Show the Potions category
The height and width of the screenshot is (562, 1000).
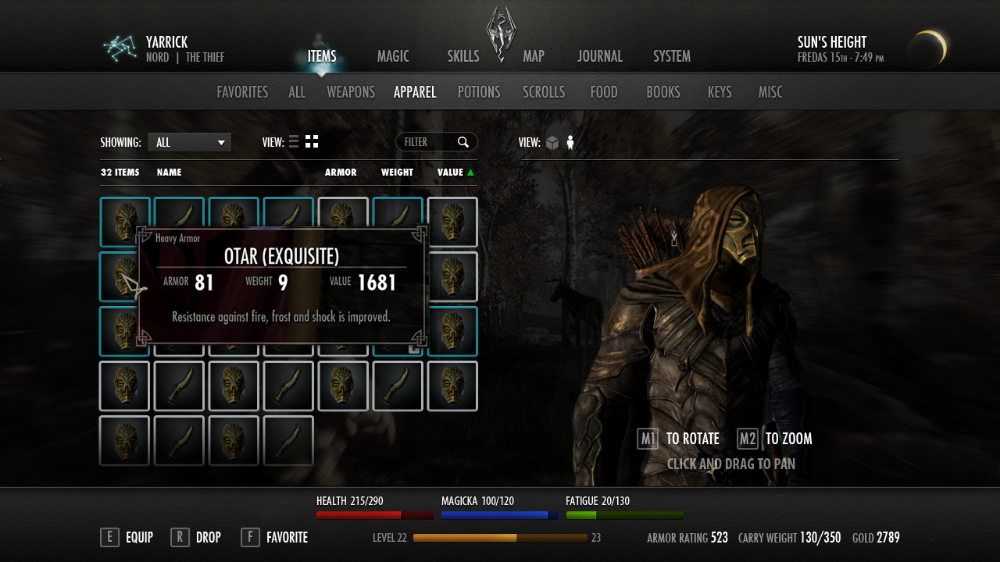tap(478, 92)
